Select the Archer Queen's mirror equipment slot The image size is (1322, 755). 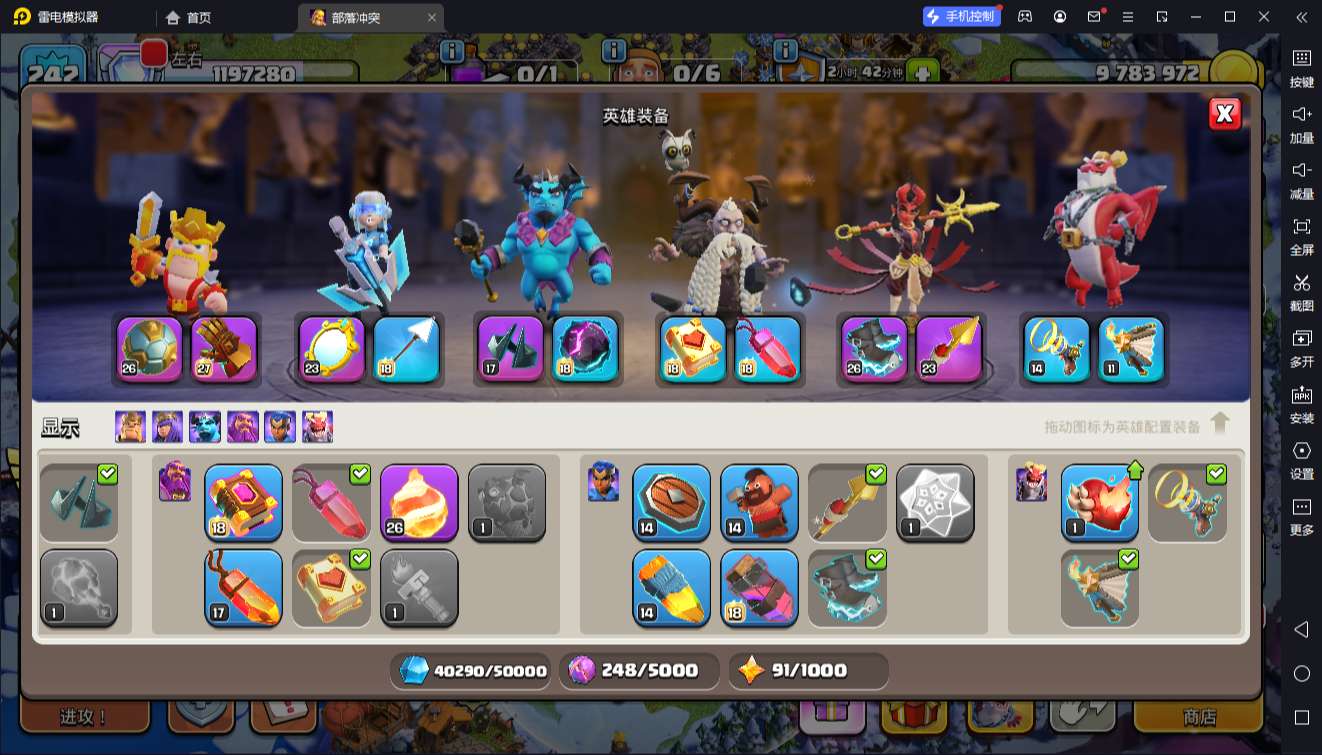pyautogui.click(x=331, y=349)
